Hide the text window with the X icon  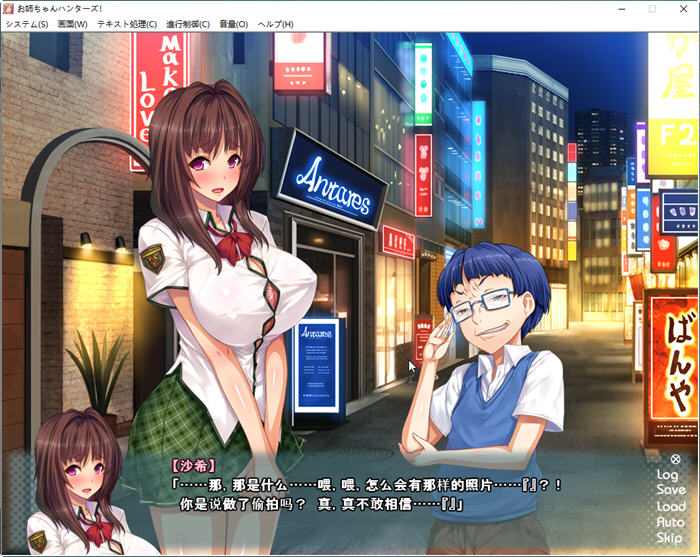click(x=675, y=460)
